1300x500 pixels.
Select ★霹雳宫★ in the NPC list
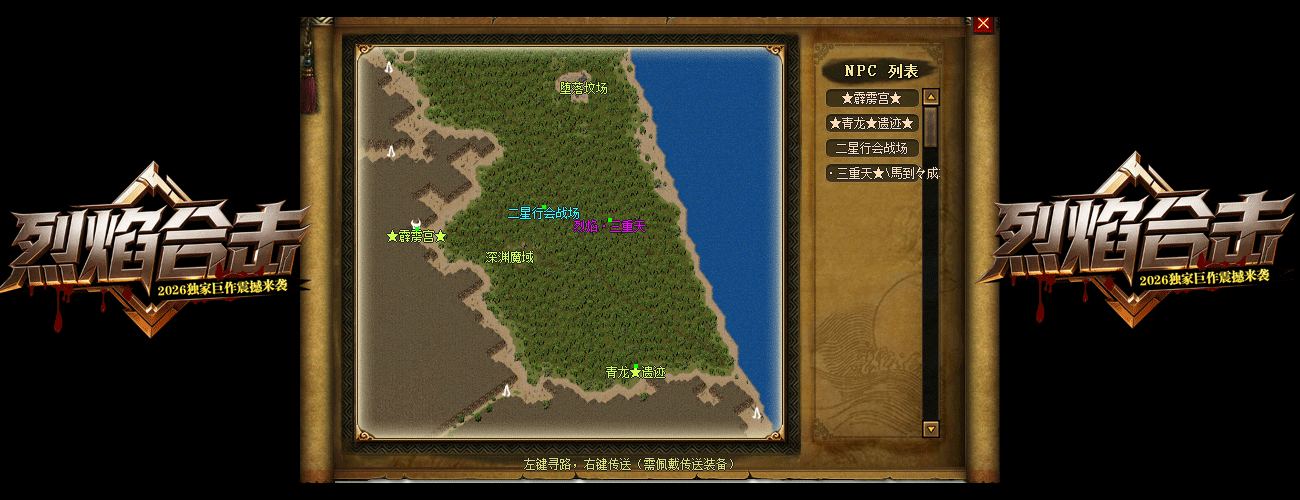[872, 98]
